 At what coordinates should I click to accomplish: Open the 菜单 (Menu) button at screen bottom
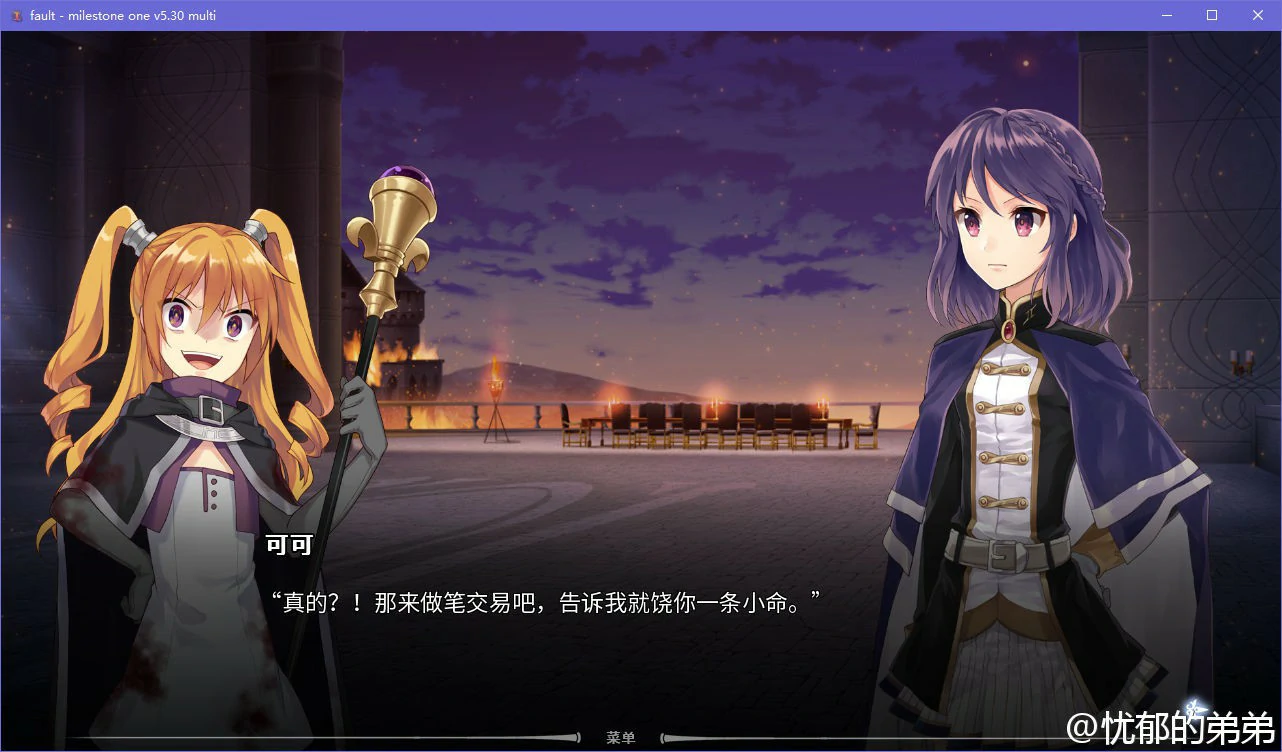click(622, 737)
